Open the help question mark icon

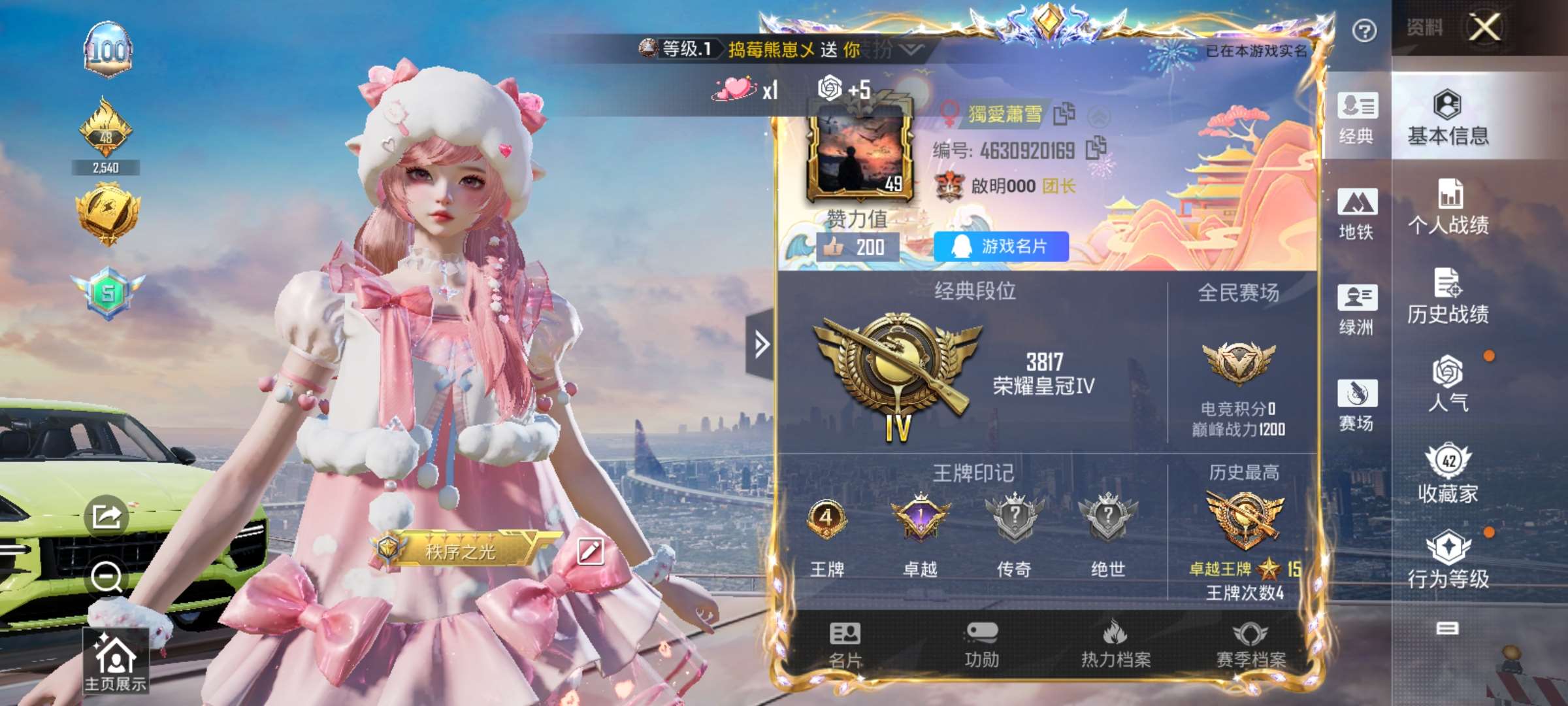1364,31
